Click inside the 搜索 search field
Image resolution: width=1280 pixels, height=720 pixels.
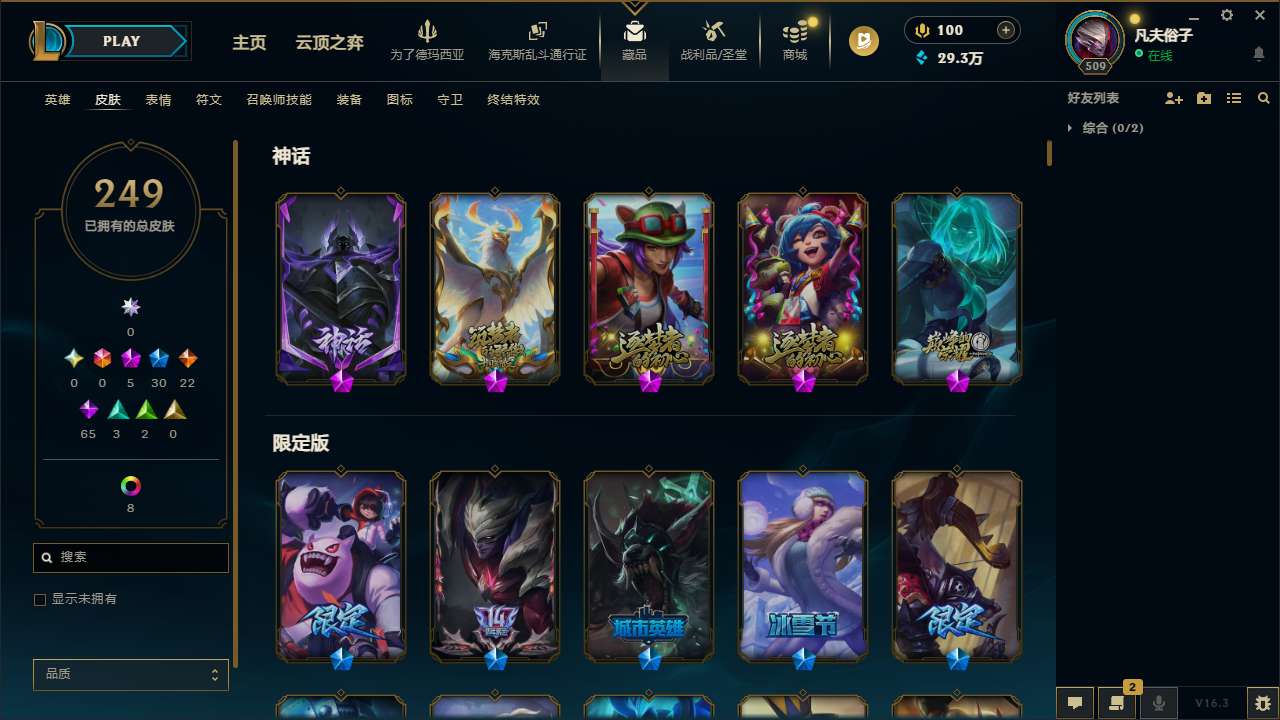[130, 557]
